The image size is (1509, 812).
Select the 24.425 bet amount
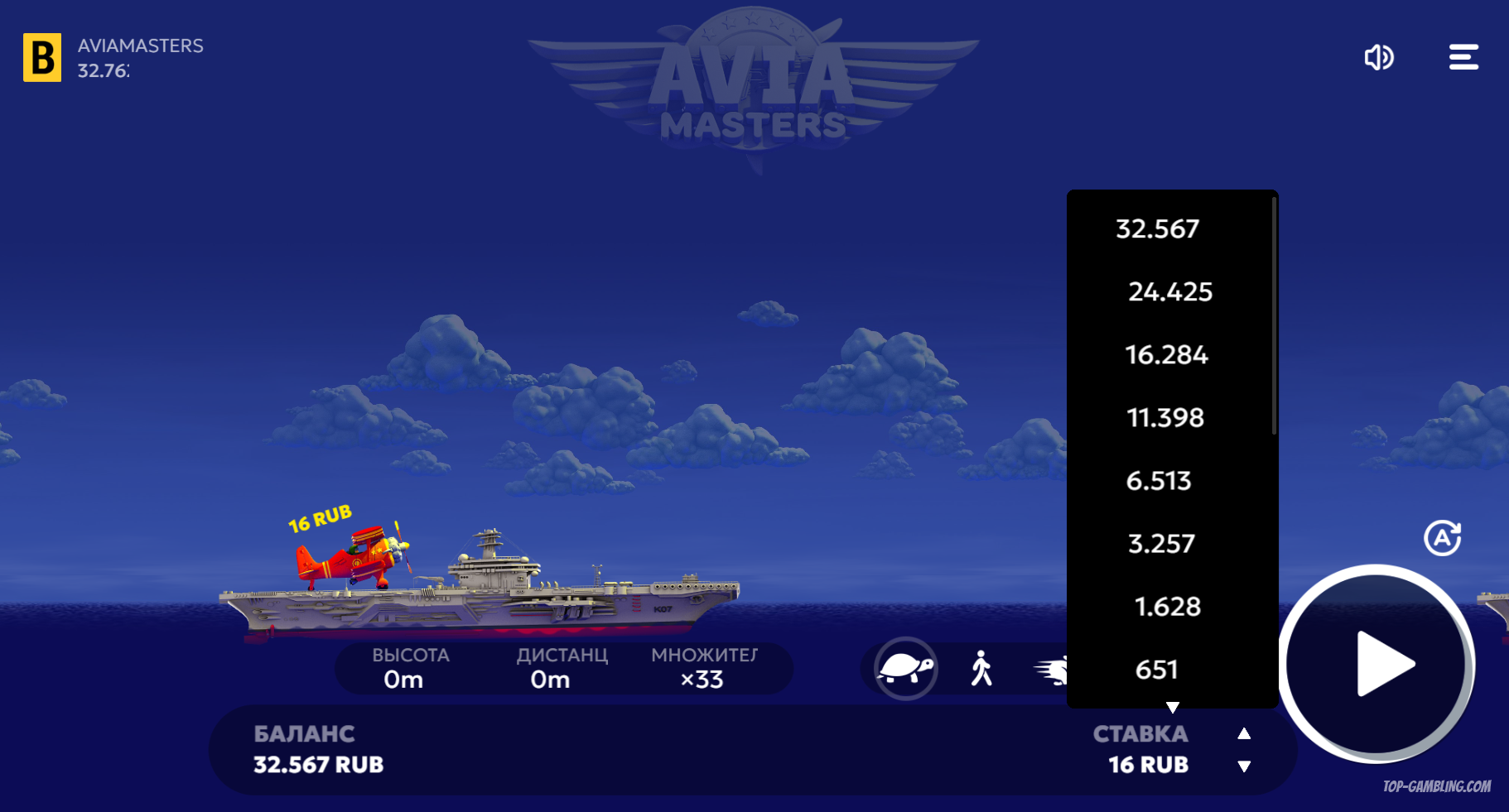[1169, 291]
